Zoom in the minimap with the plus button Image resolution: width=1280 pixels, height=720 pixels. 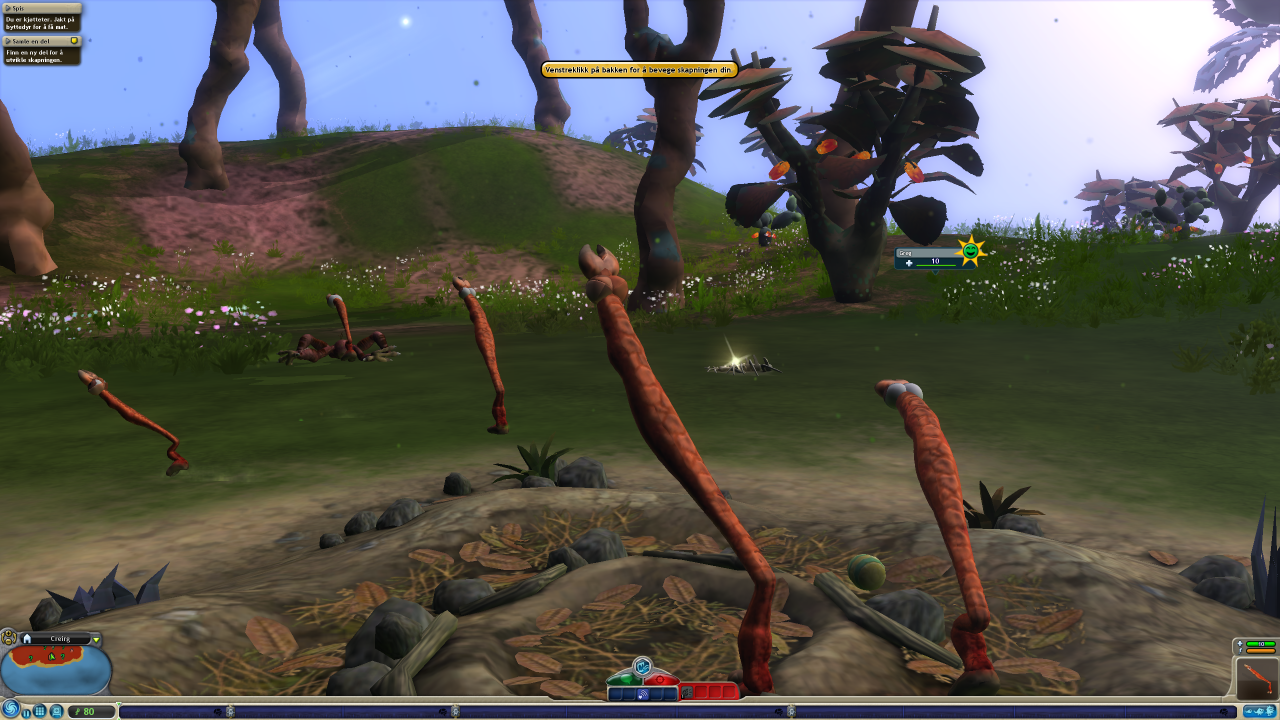pos(7,633)
